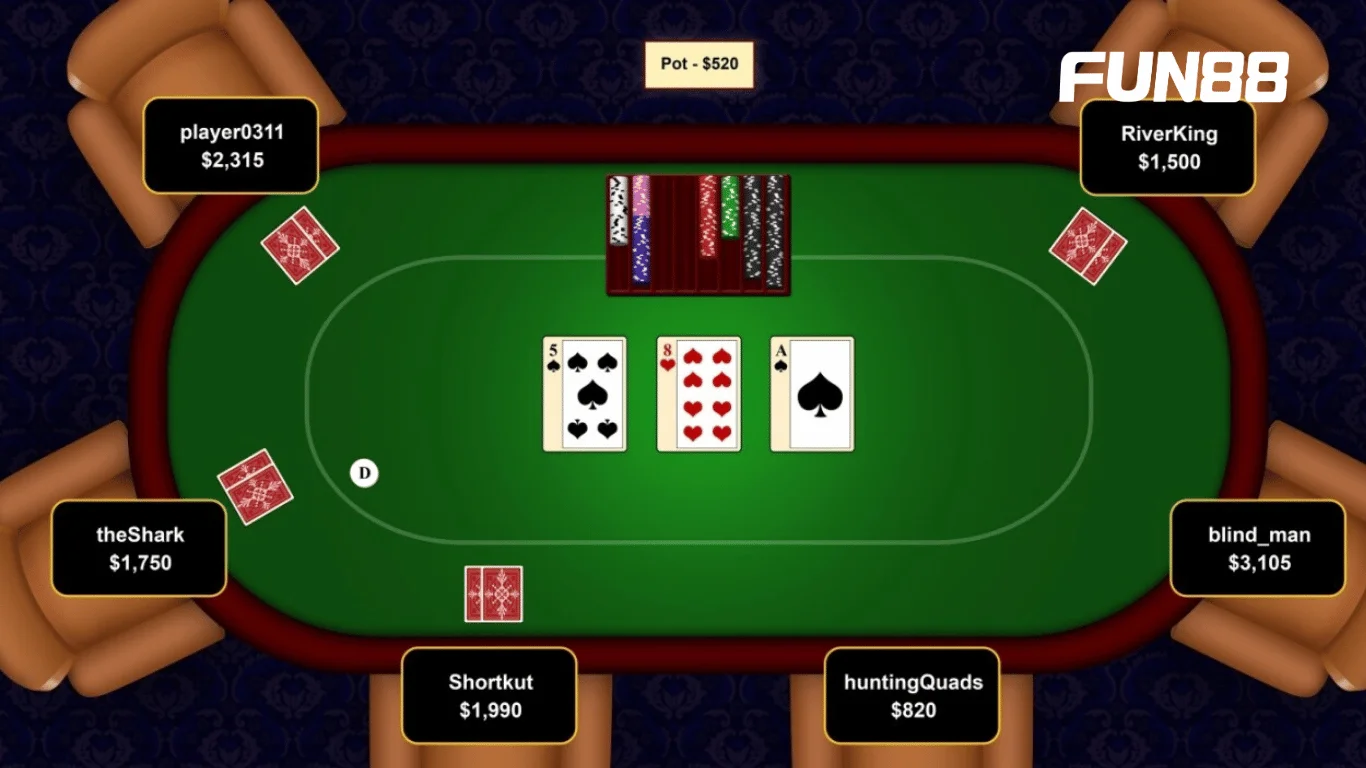Select the 5 of spades community card
Screen dimensions: 1366x768
pos(584,394)
